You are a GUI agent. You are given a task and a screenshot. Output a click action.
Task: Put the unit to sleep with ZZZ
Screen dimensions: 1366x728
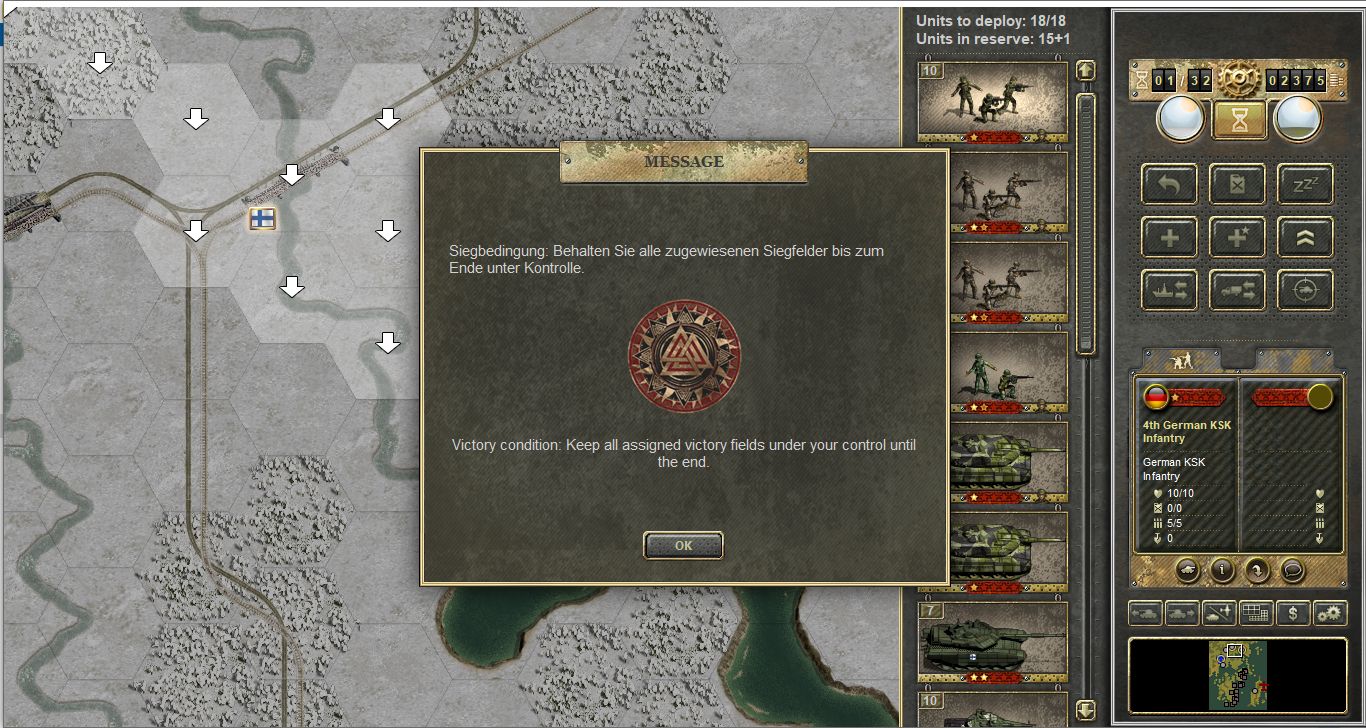[x=1305, y=184]
